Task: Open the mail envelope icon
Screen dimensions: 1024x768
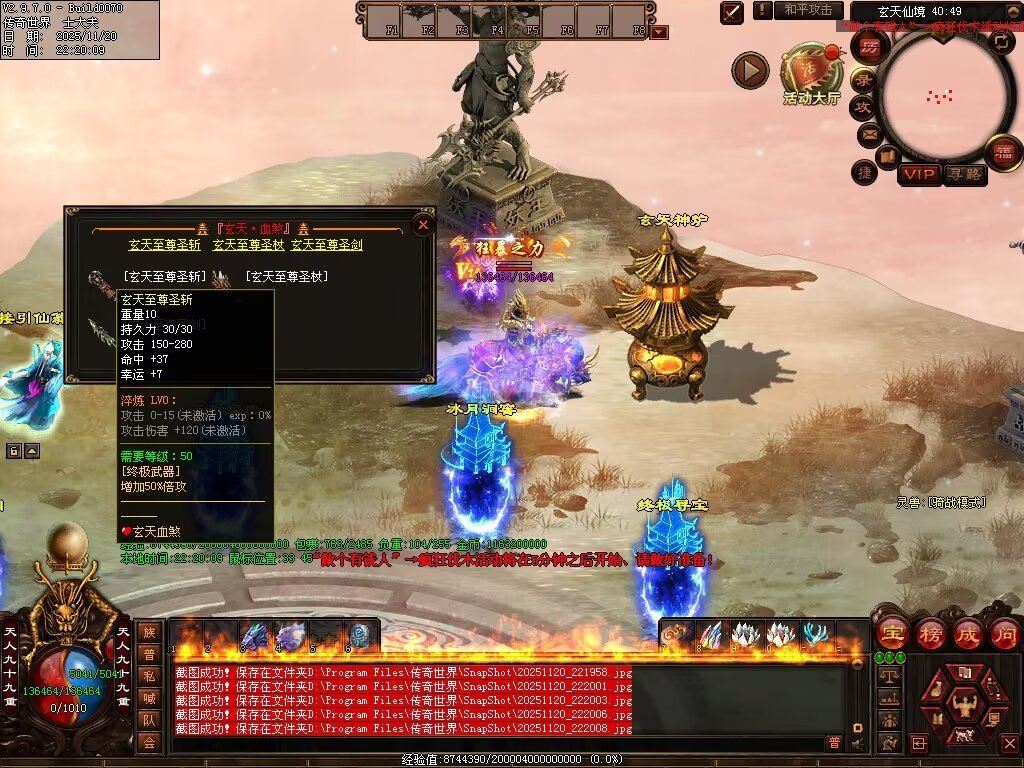Action: 869,133
